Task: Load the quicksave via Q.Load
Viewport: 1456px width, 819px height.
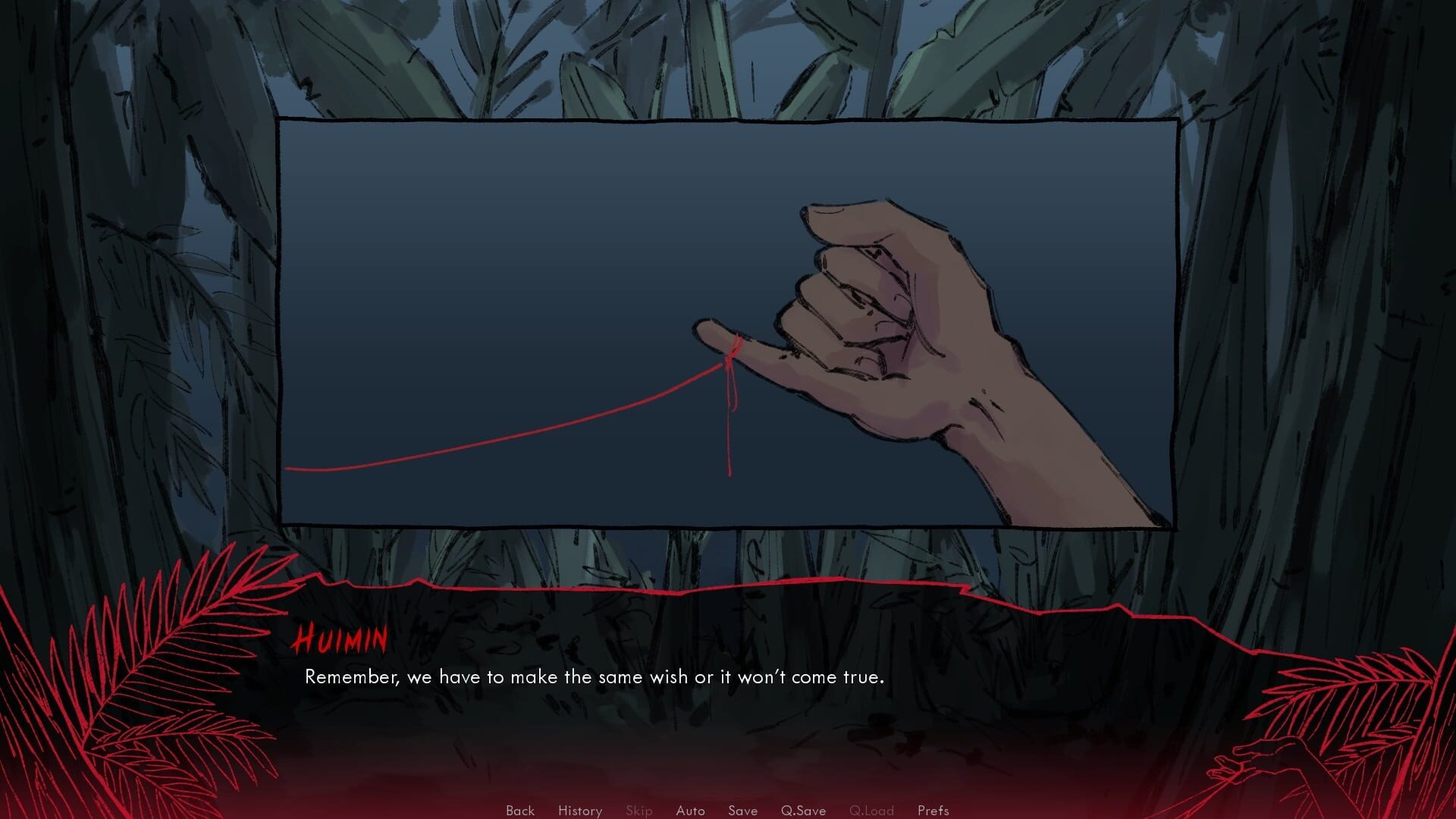Action: point(874,811)
